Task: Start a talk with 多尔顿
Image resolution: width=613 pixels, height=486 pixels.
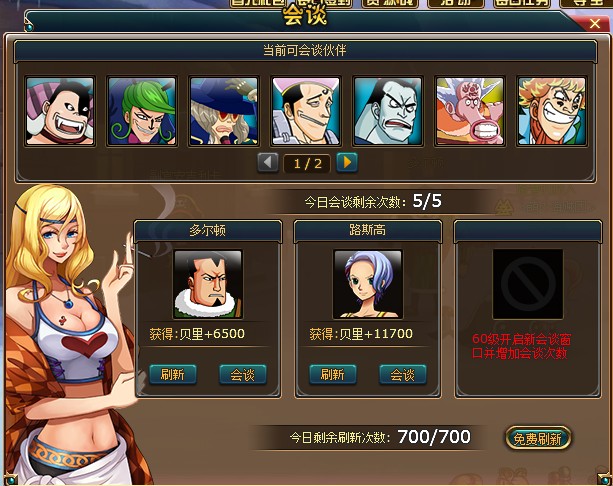Action: 243,375
